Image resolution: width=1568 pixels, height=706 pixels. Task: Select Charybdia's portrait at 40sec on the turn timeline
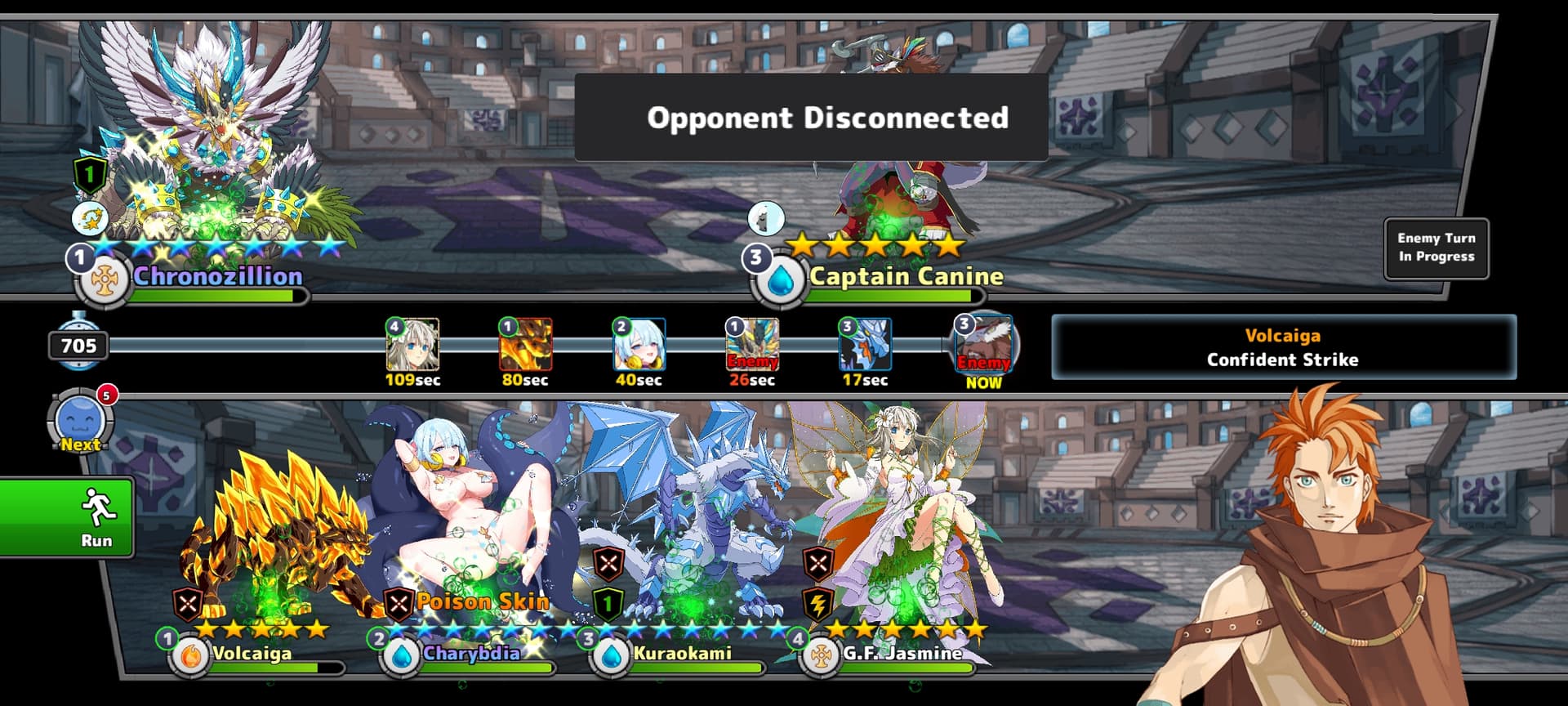[x=639, y=345]
